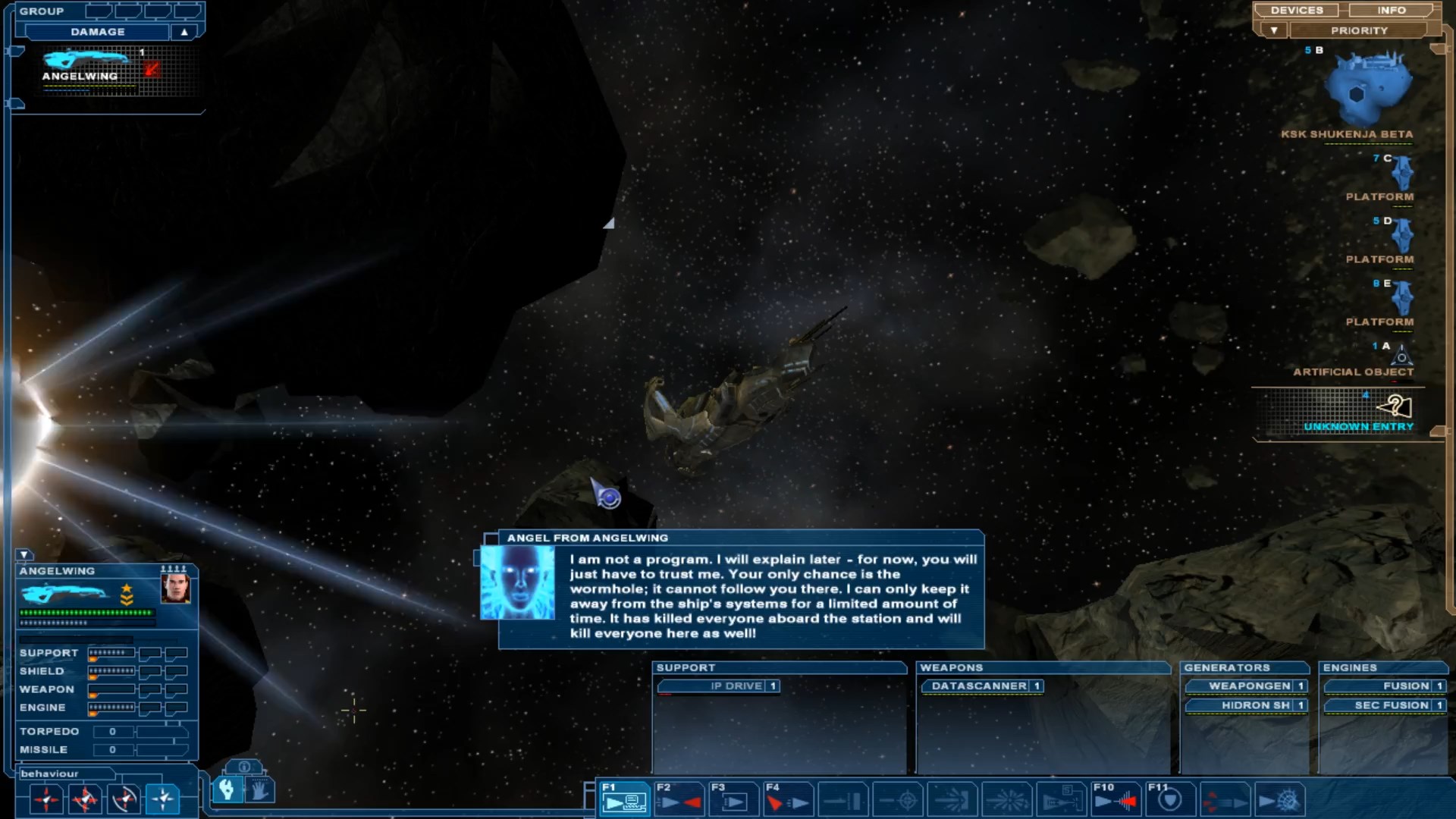Switch to the Info tab
The height and width of the screenshot is (819, 1456).
pyautogui.click(x=1391, y=11)
